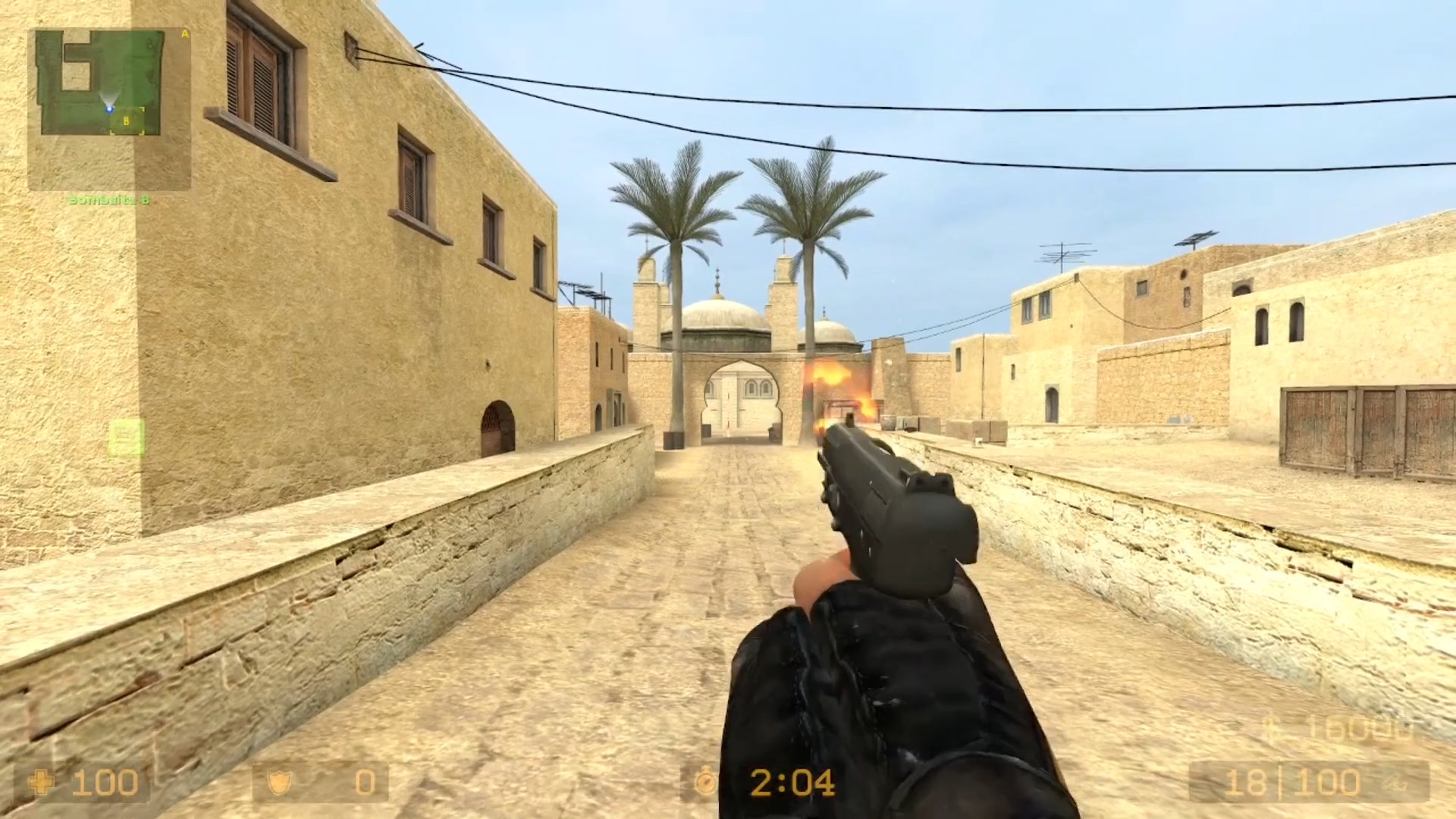Select the blue player arrow on the radar
Image resolution: width=1456 pixels, height=819 pixels.
[x=109, y=109]
